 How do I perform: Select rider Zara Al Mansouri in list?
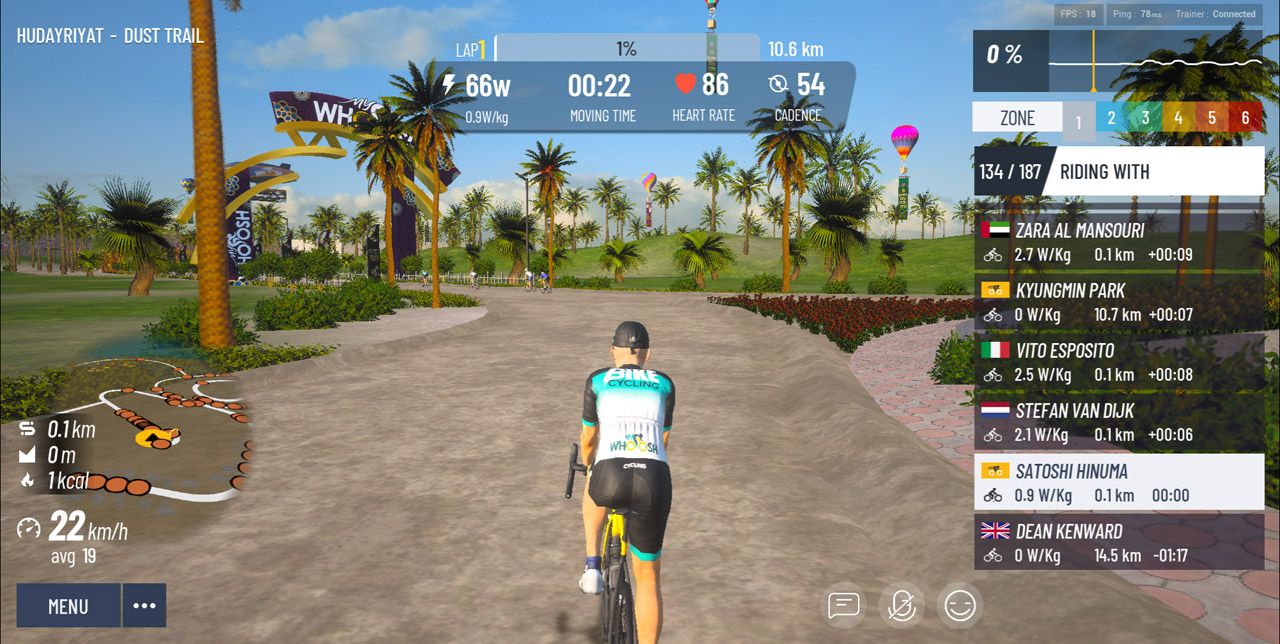pos(1119,242)
